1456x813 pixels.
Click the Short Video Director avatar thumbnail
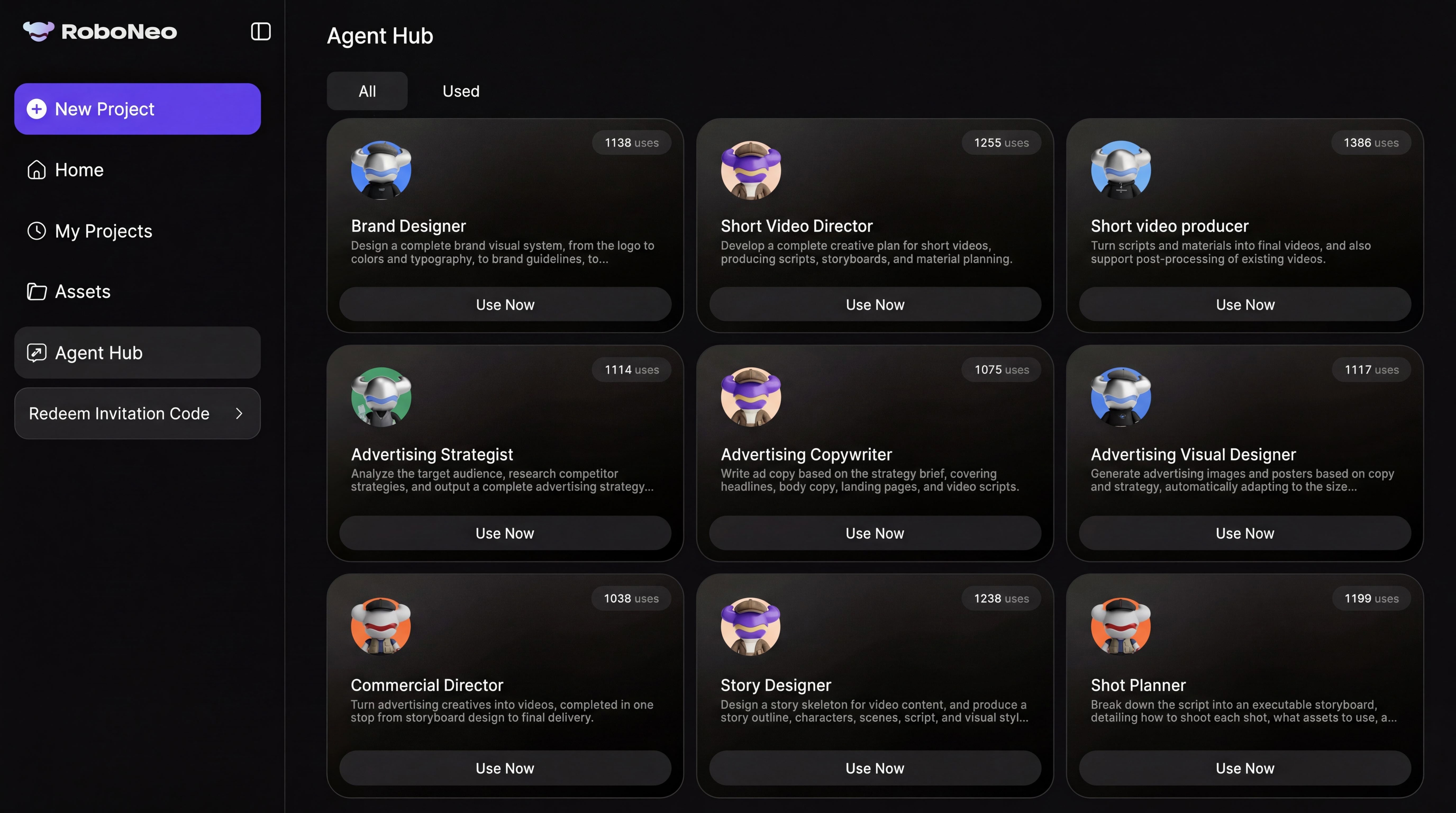tap(750, 170)
